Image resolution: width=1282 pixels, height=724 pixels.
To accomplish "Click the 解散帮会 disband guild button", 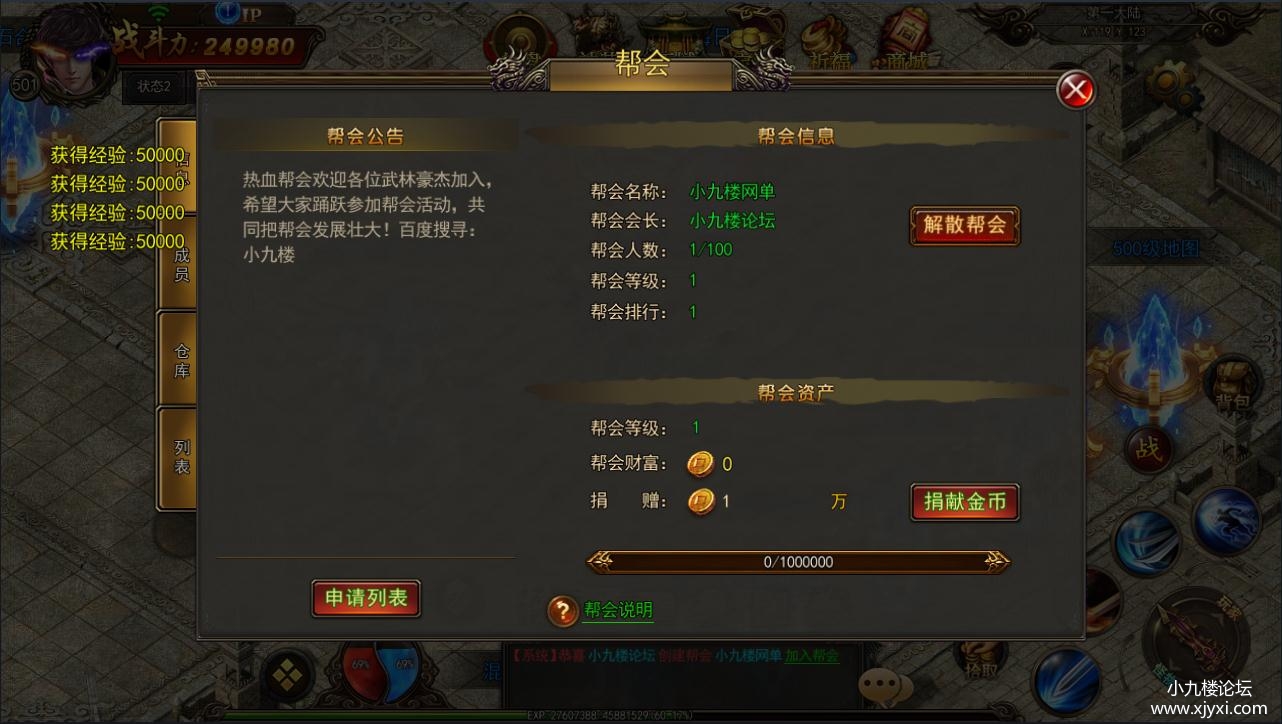I will [963, 226].
